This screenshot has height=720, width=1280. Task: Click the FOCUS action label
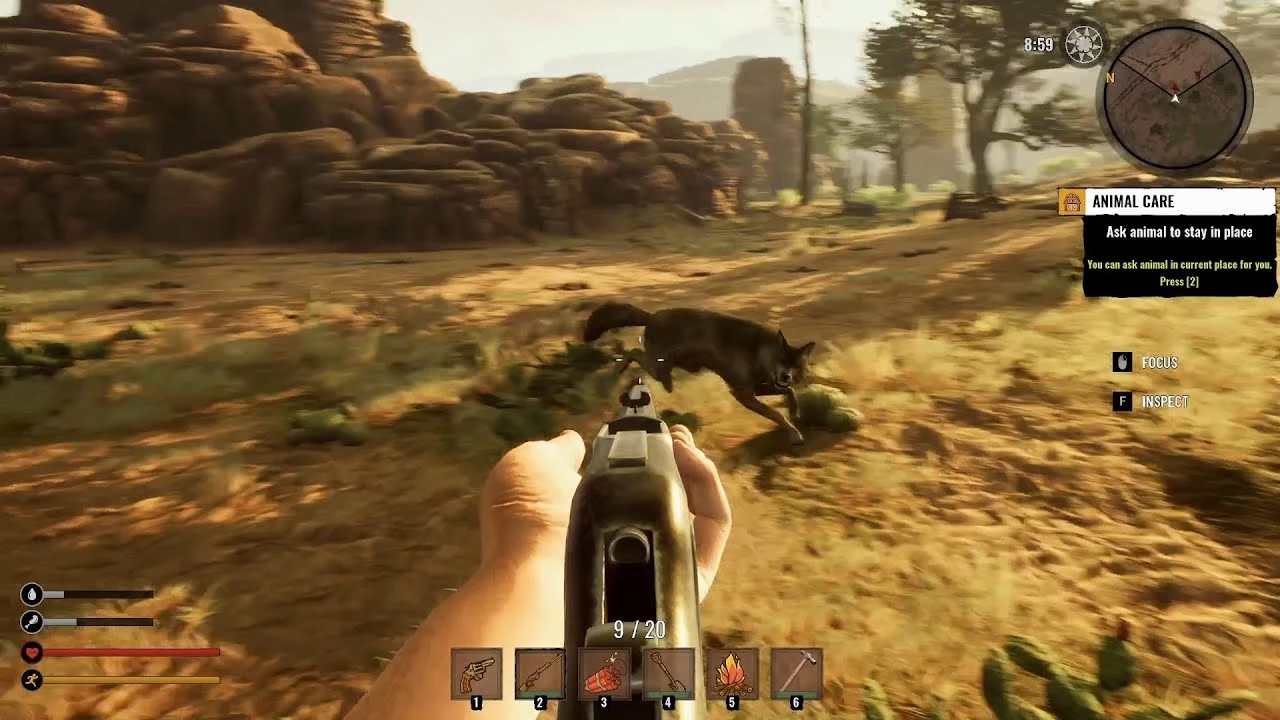[x=1160, y=362]
